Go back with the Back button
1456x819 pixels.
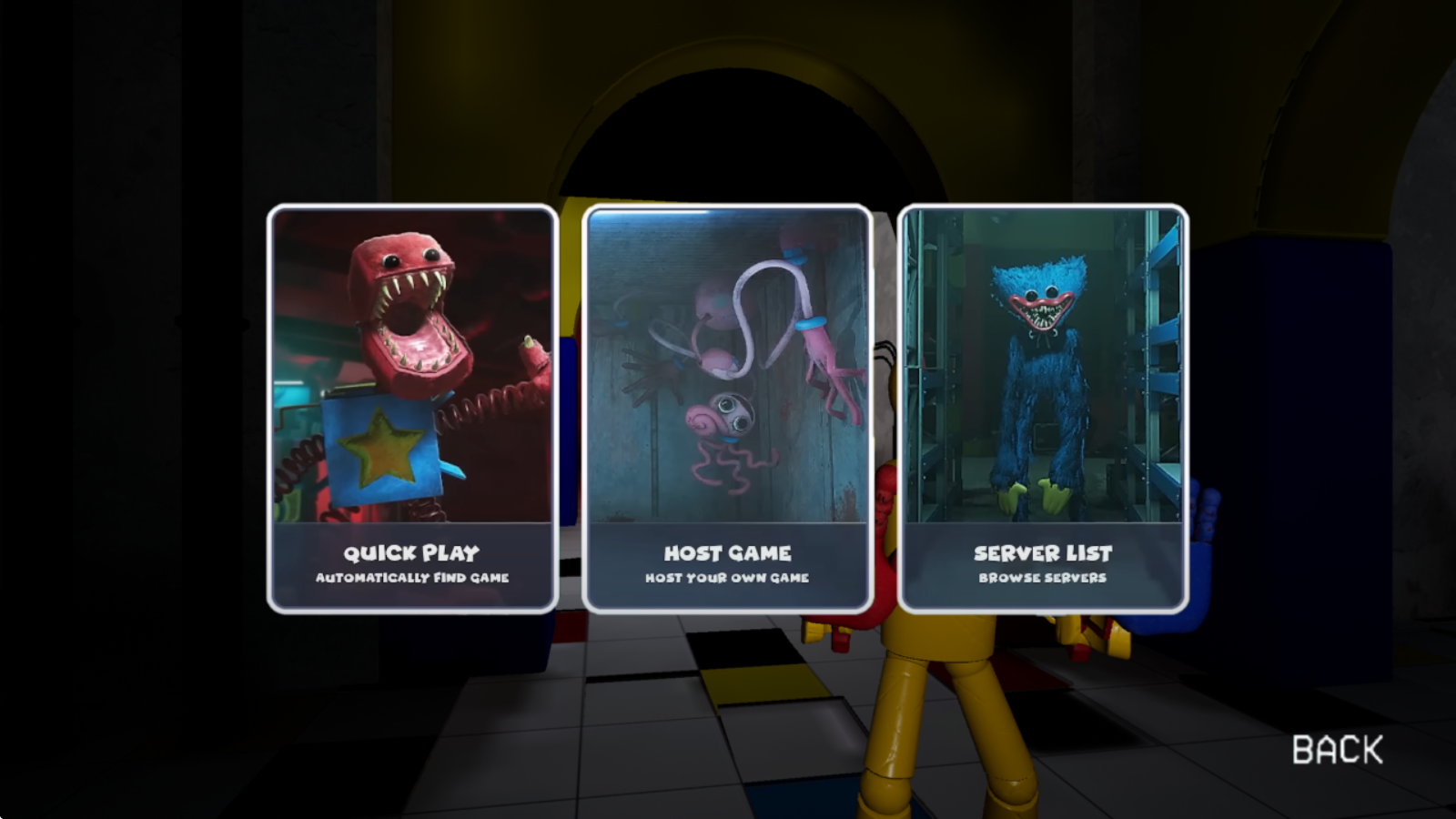(1337, 750)
